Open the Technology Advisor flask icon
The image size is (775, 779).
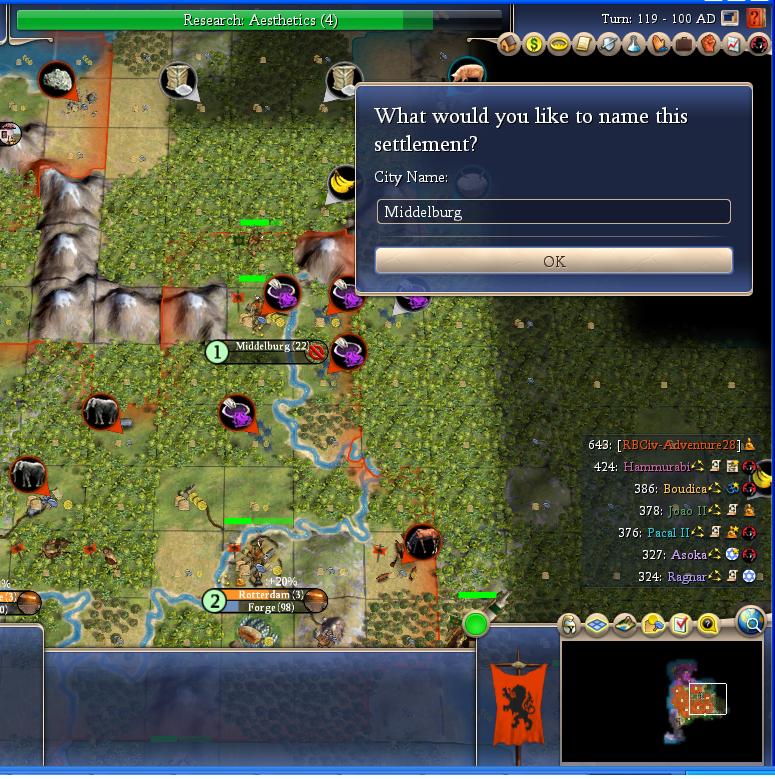click(634, 44)
